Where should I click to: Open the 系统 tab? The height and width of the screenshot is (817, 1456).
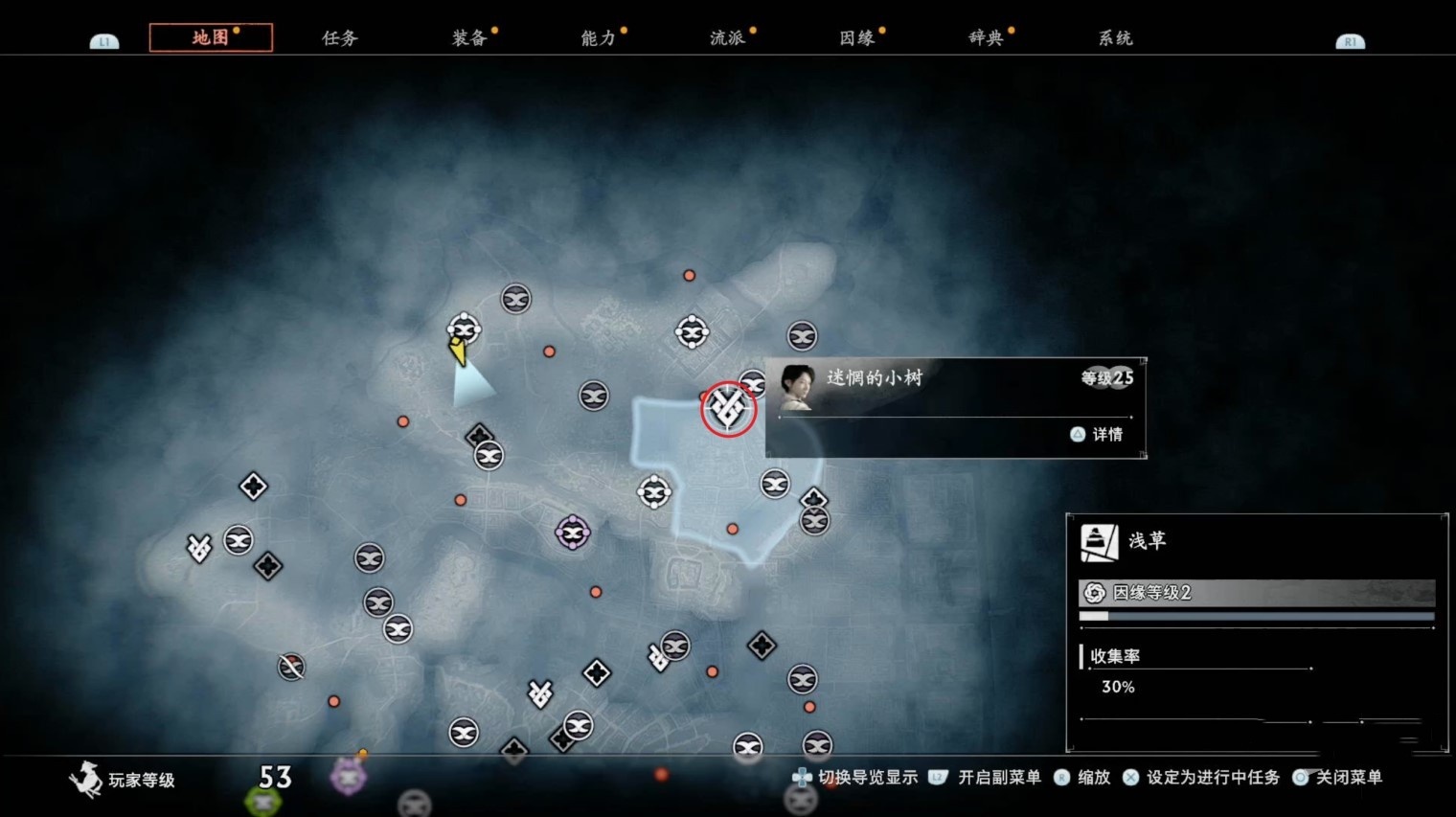tap(1115, 38)
